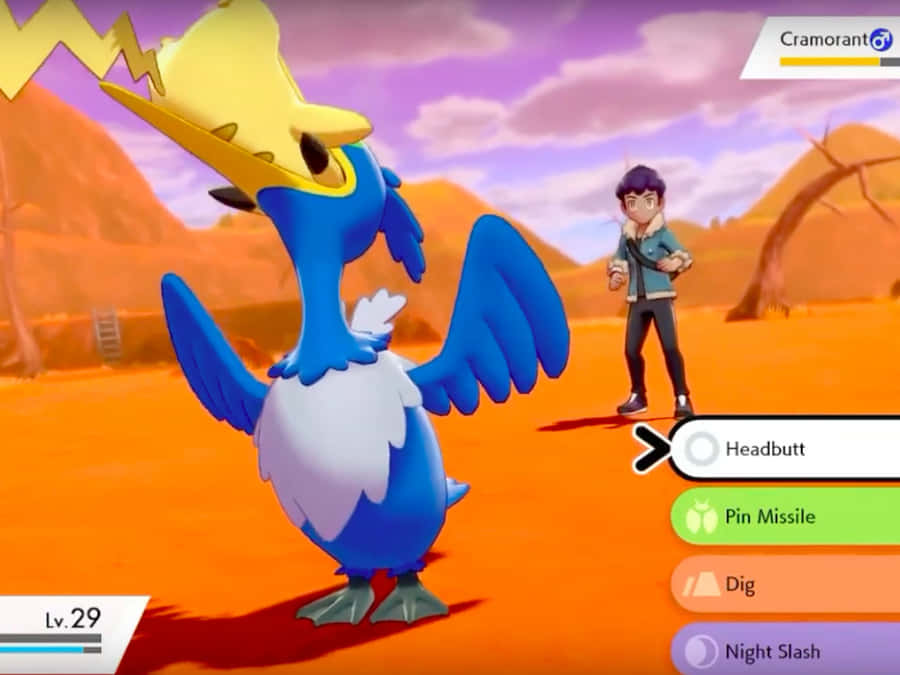
Task: Use the Dig move
Action: pyautogui.click(x=785, y=585)
